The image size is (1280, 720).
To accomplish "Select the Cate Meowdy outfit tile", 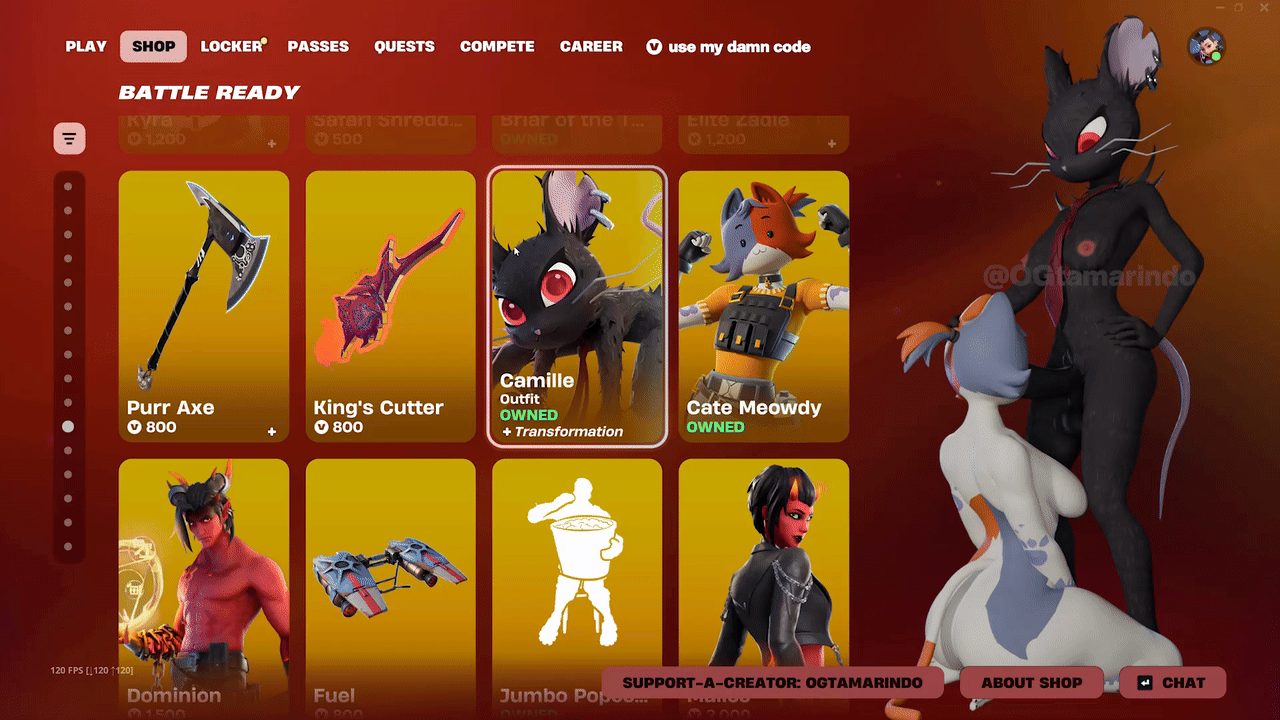I will click(x=764, y=306).
